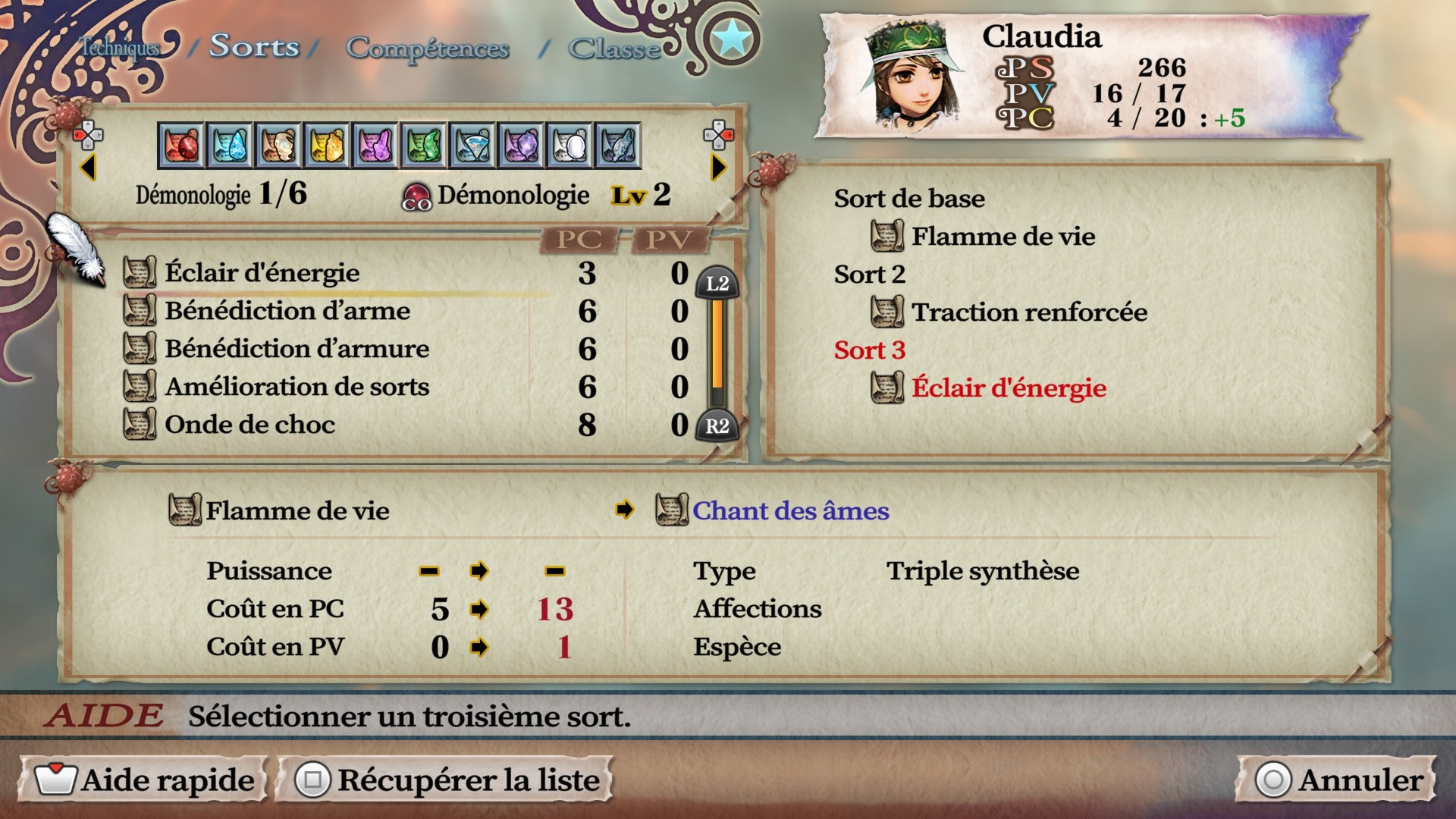Choose Bénédiction d'arme from the spell list
The image size is (1456, 819).
287,311
